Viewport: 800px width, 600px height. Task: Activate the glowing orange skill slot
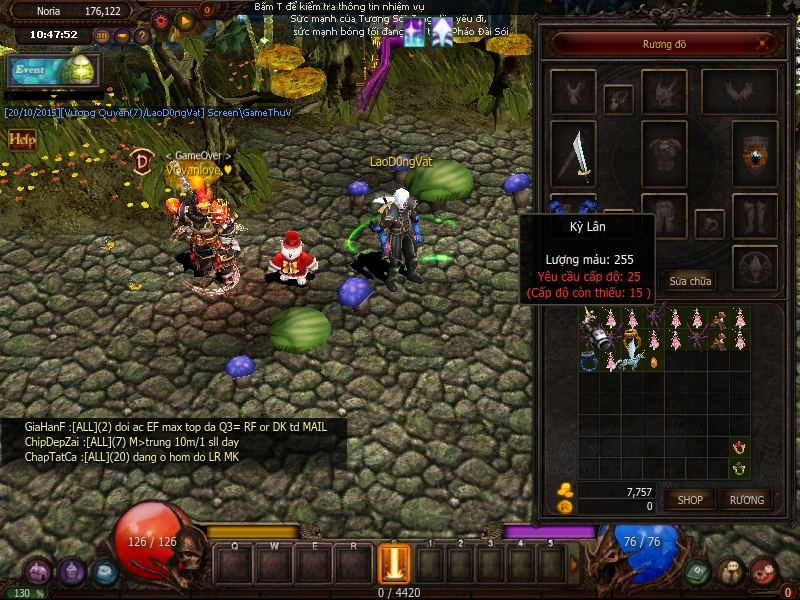coord(394,562)
